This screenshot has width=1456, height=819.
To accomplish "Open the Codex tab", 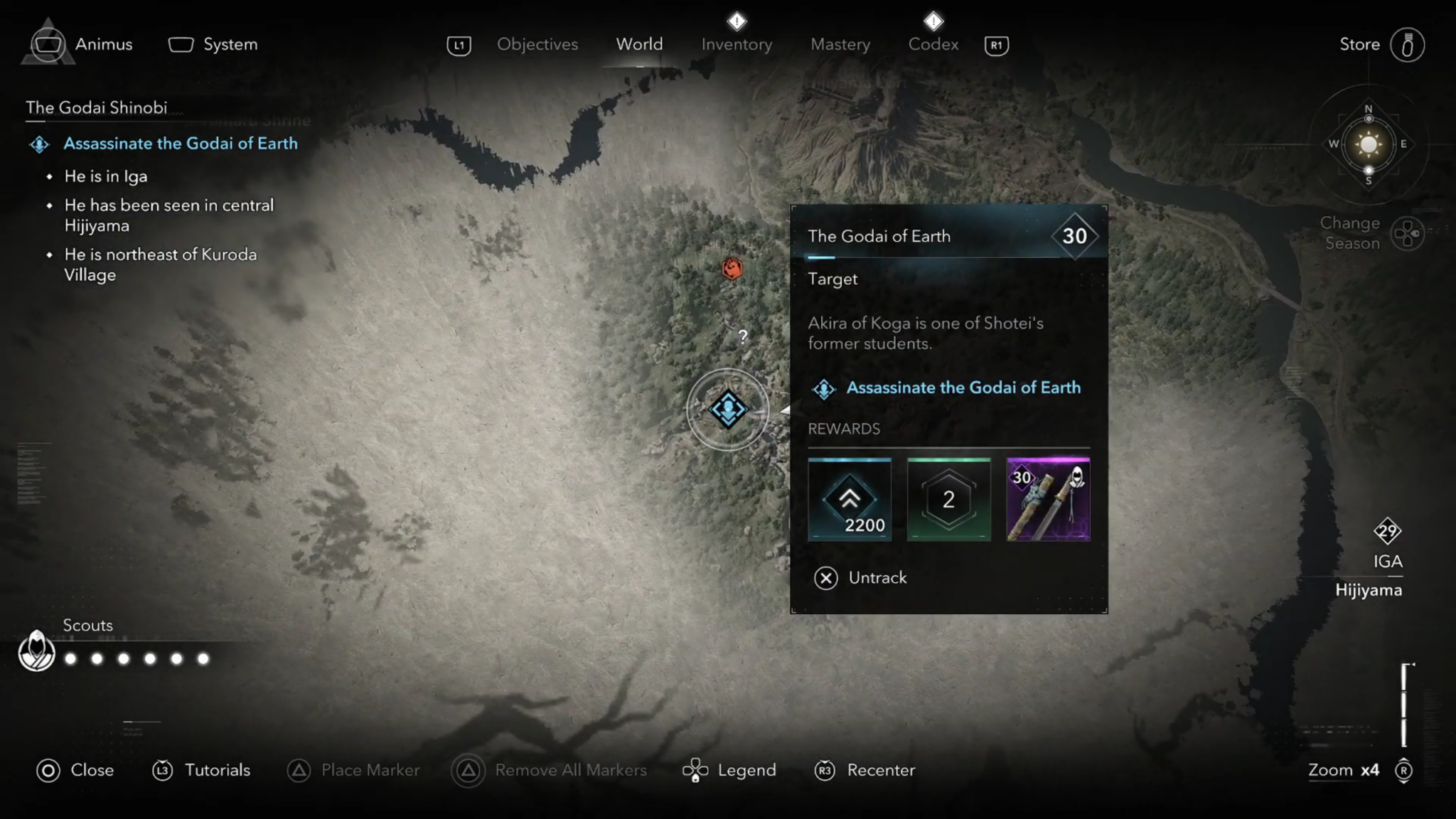I will pos(933,44).
